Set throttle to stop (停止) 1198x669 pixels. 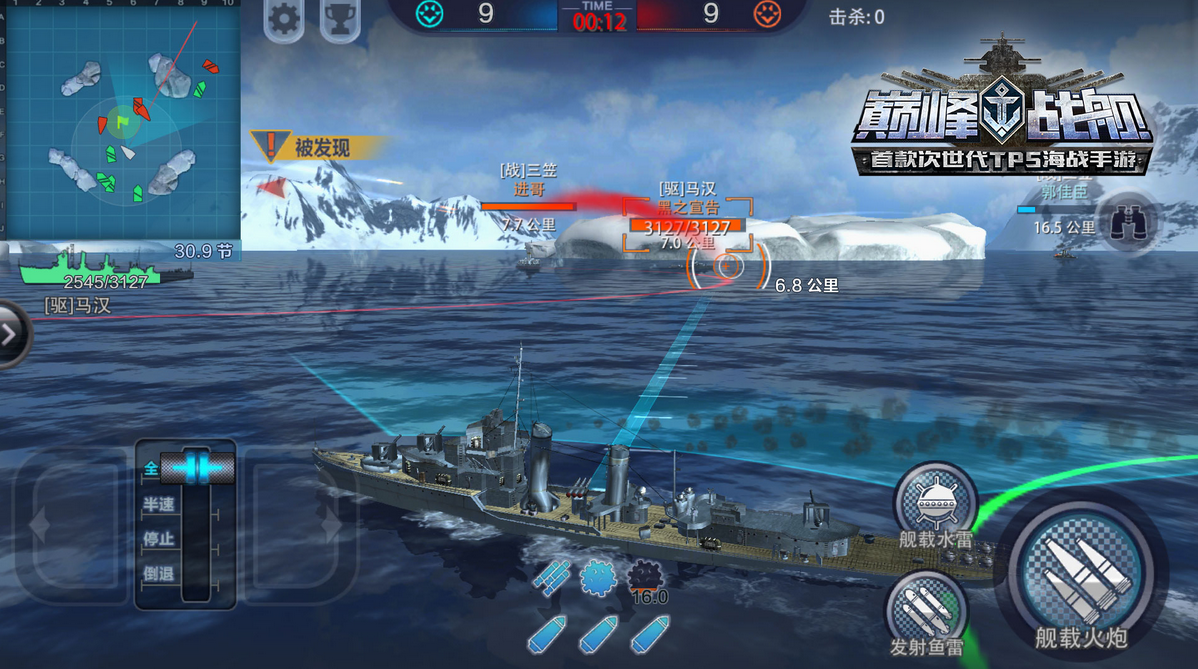(160, 539)
